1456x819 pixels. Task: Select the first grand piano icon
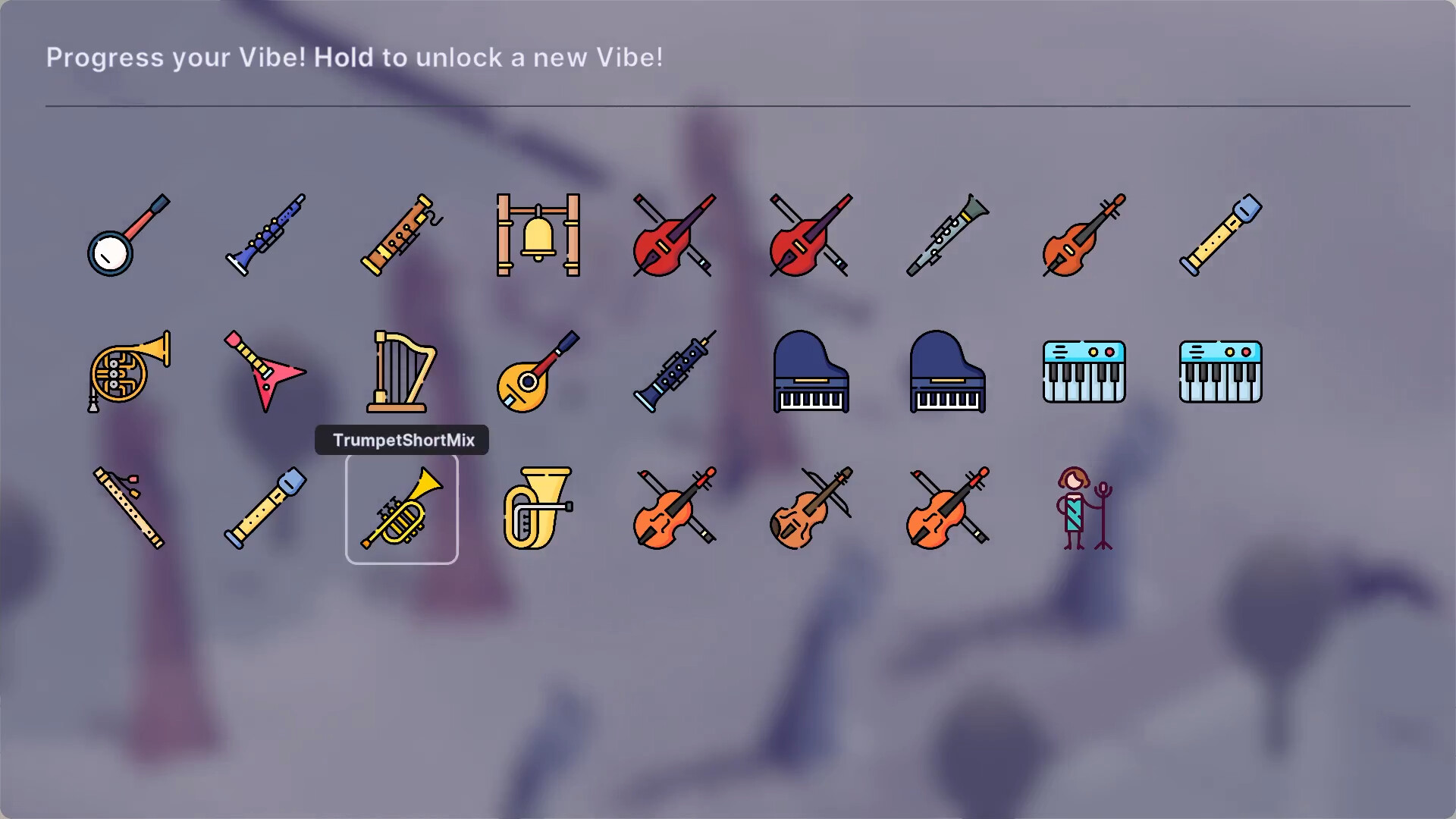point(810,372)
